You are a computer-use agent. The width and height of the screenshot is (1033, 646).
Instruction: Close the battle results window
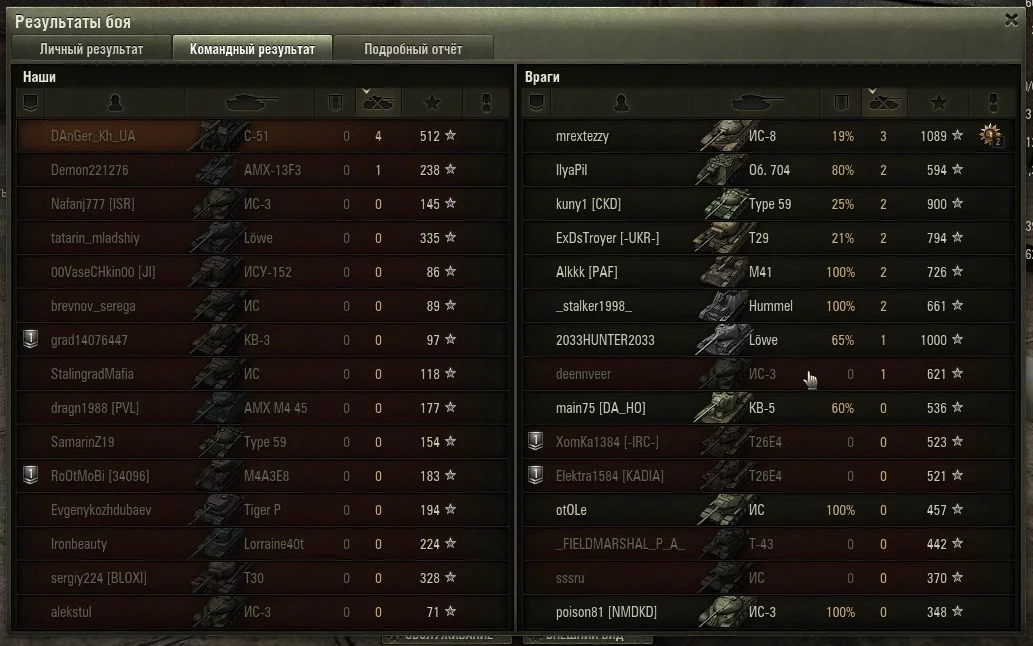1011,19
